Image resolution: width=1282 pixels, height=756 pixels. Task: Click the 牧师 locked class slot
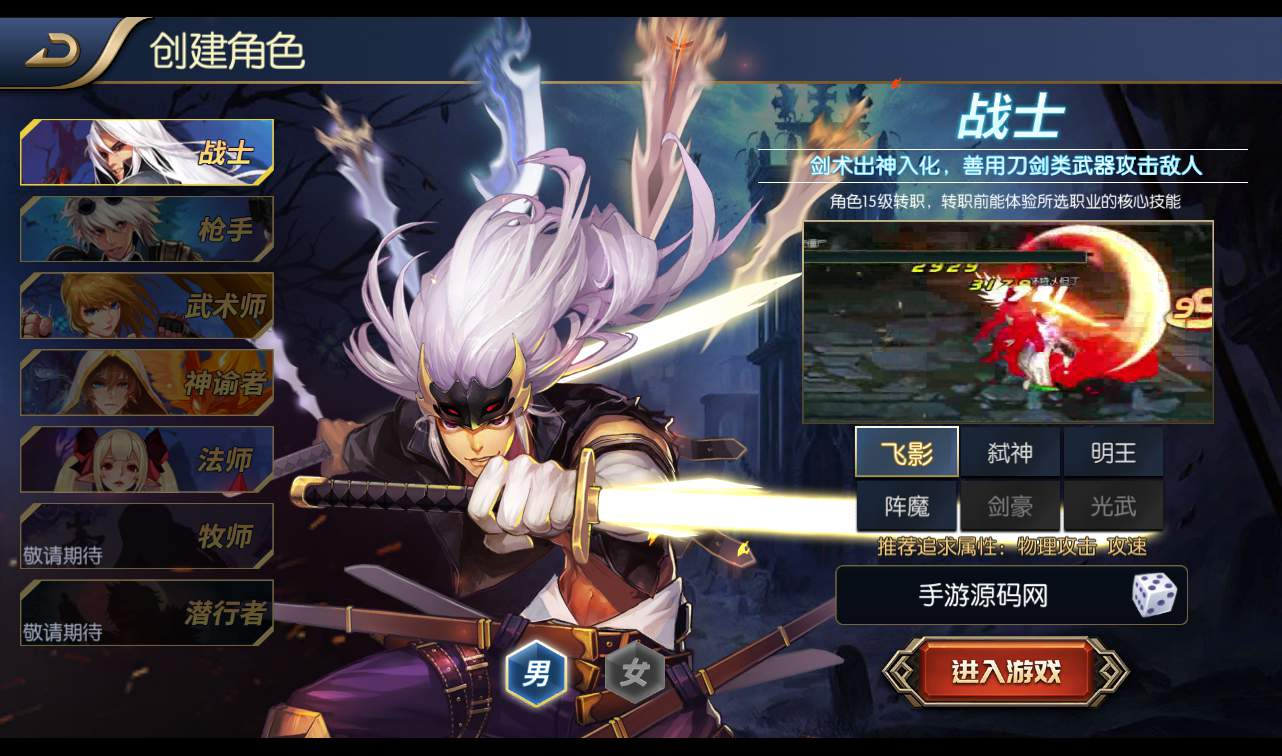click(x=145, y=537)
